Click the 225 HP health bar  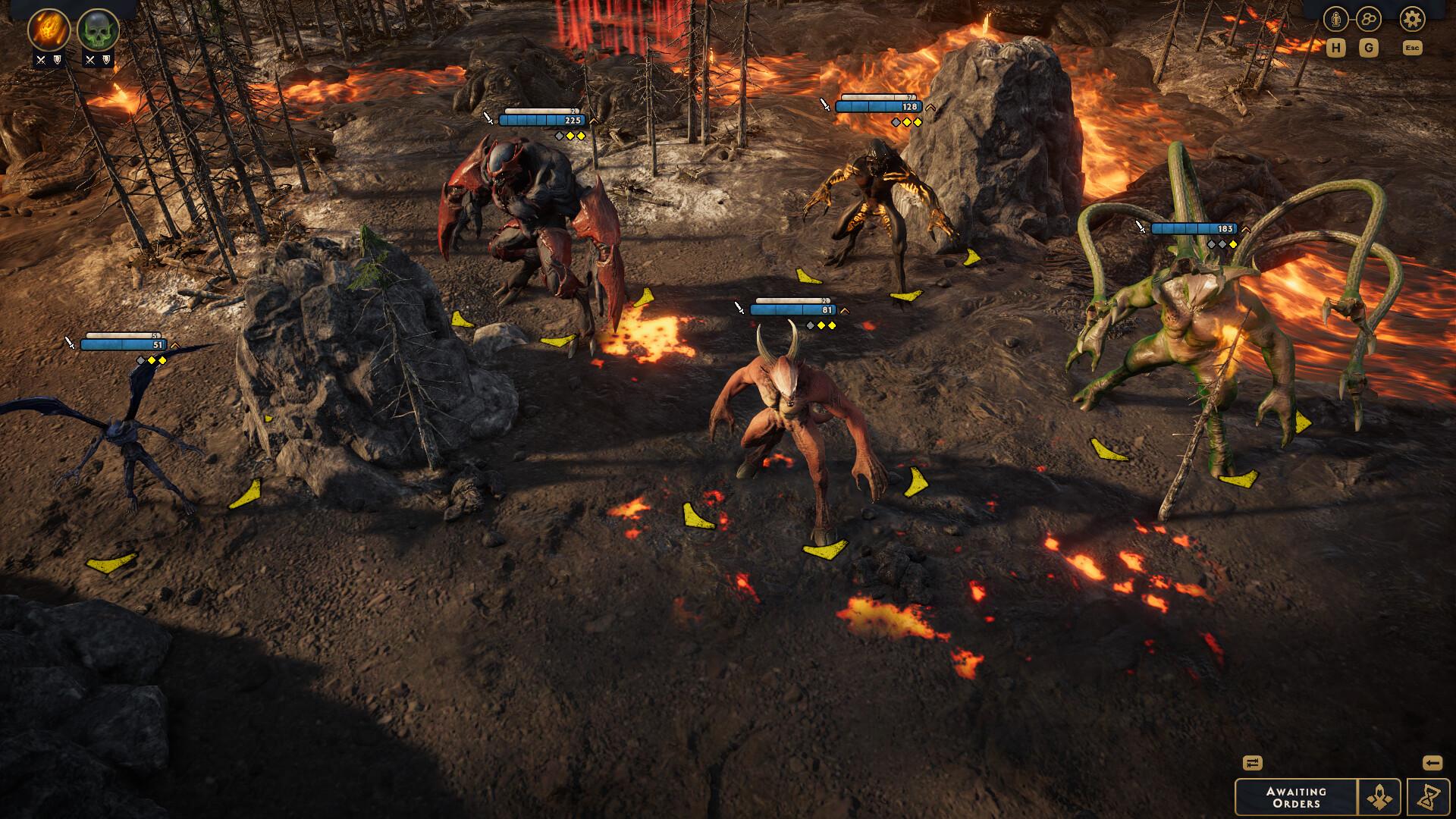click(x=541, y=120)
